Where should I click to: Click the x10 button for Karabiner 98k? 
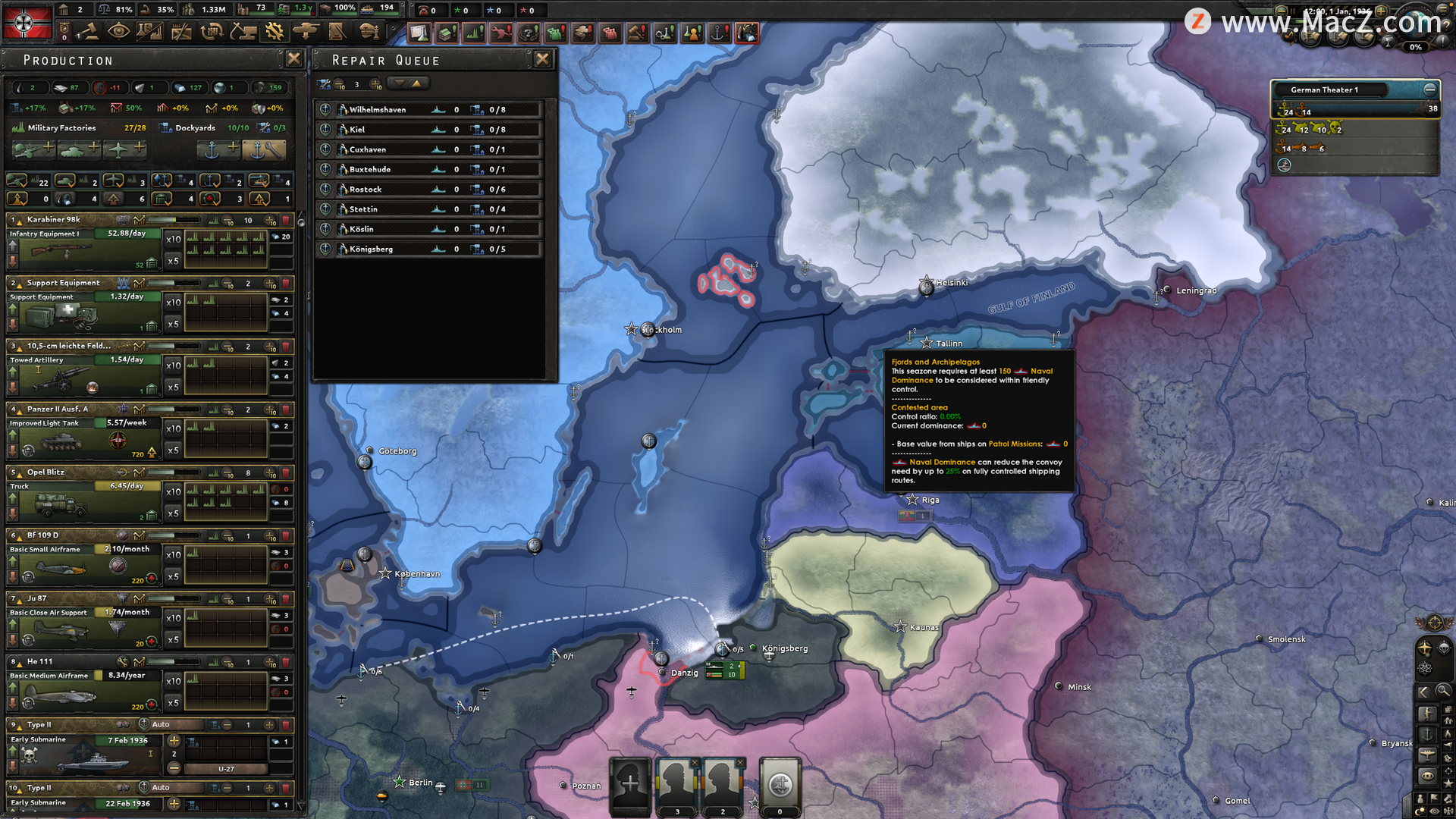coord(173,240)
